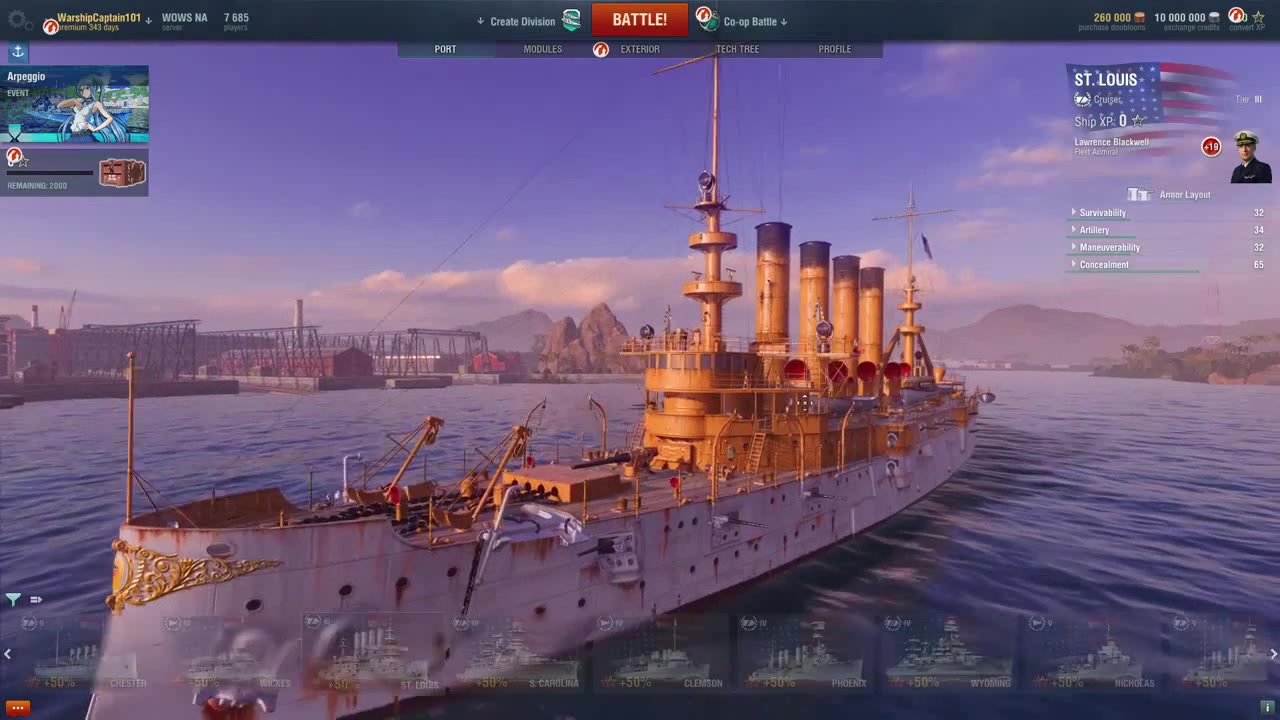Image resolution: width=1280 pixels, height=720 pixels.
Task: Open commander Lawrence Blackwell's portrait
Action: [1250, 156]
